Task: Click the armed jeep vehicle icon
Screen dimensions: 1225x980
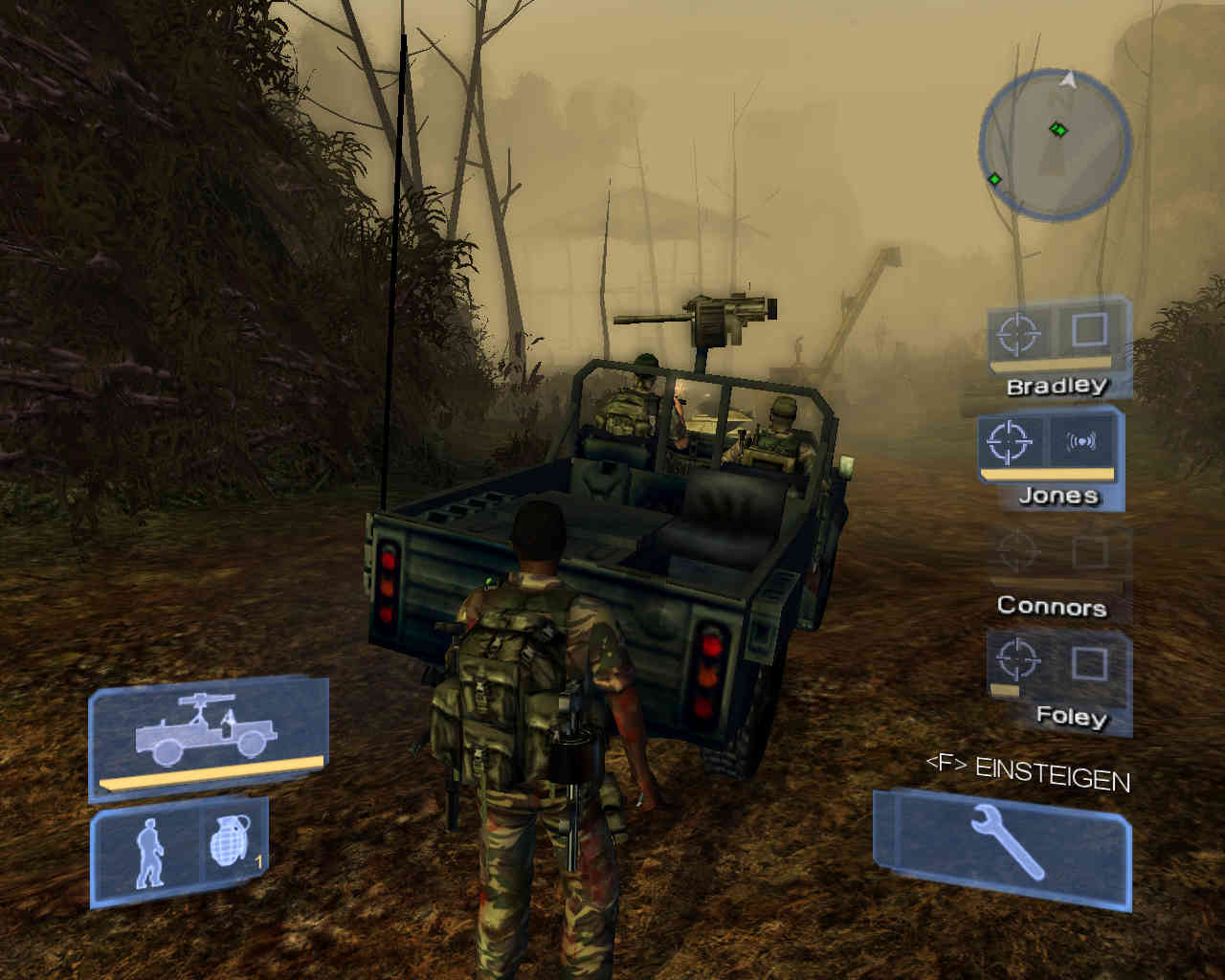Action: pos(208,734)
